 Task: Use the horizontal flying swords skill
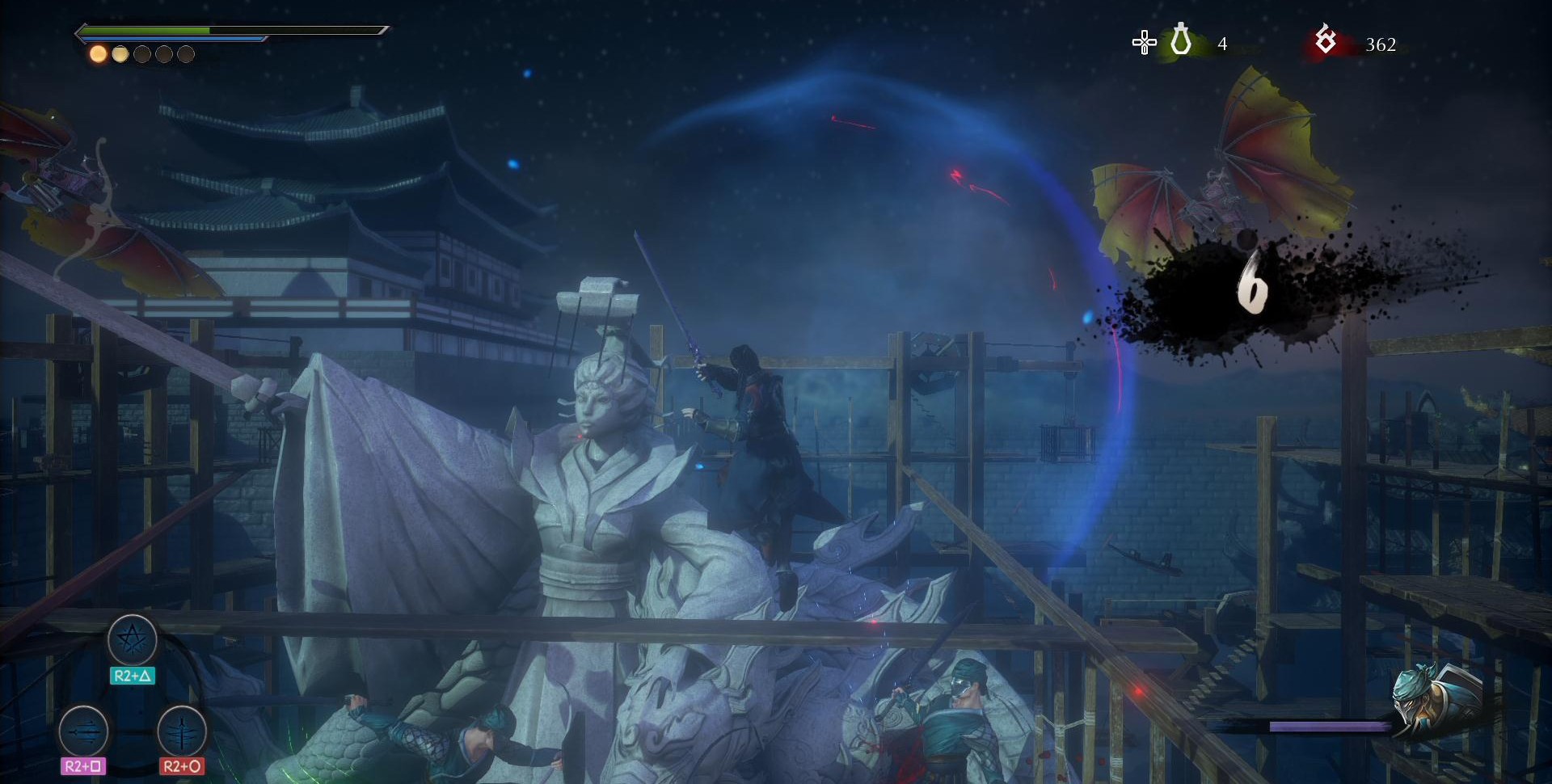[84, 731]
